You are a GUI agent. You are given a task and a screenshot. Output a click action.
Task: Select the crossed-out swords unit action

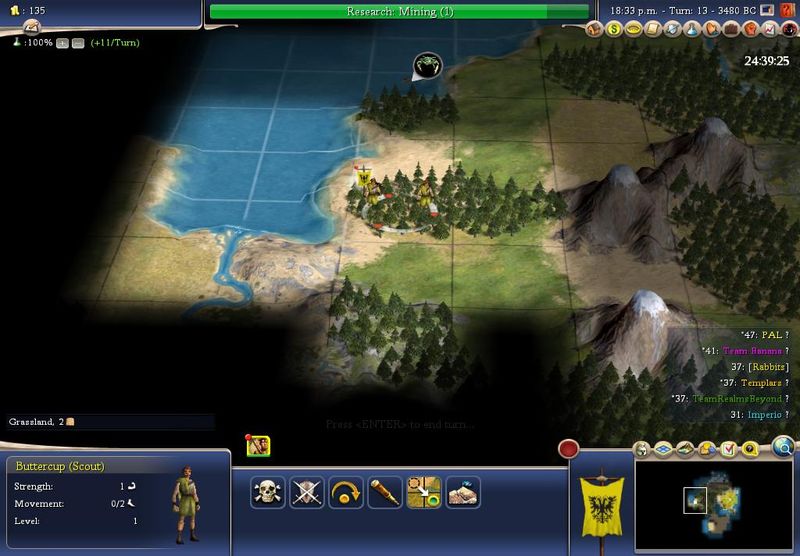306,491
